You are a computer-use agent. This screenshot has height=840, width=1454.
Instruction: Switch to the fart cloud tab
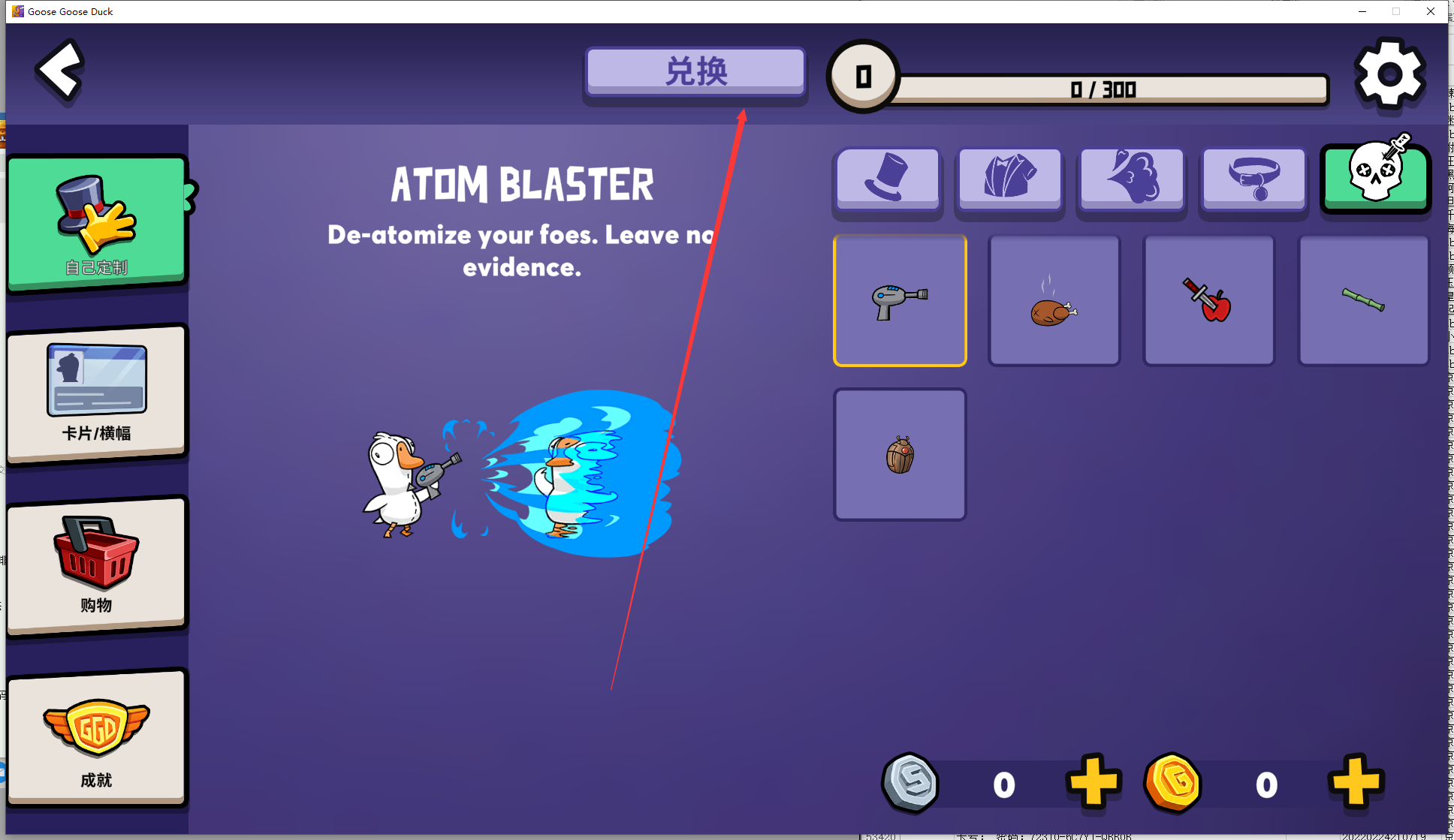point(1132,178)
